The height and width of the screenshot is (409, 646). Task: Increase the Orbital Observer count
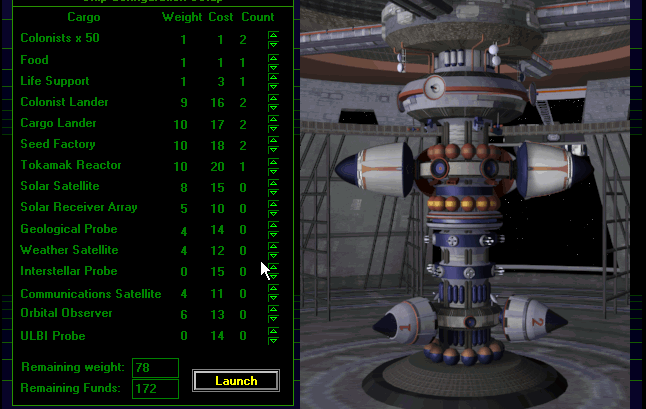tap(273, 309)
